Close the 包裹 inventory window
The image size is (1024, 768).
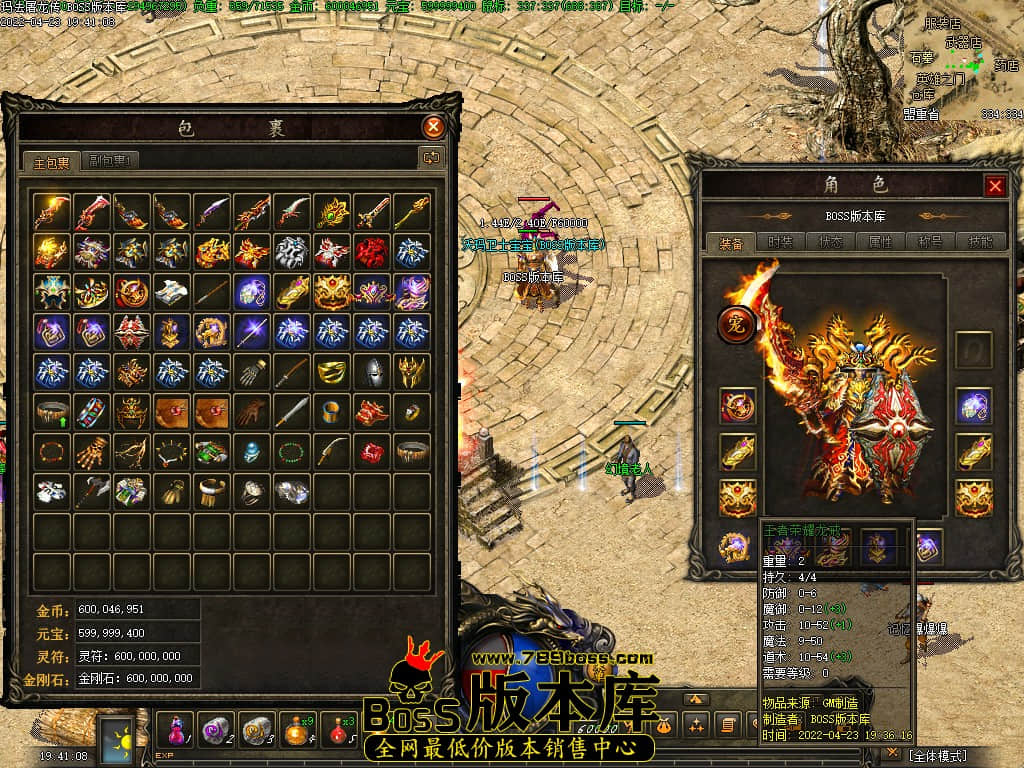[433, 127]
